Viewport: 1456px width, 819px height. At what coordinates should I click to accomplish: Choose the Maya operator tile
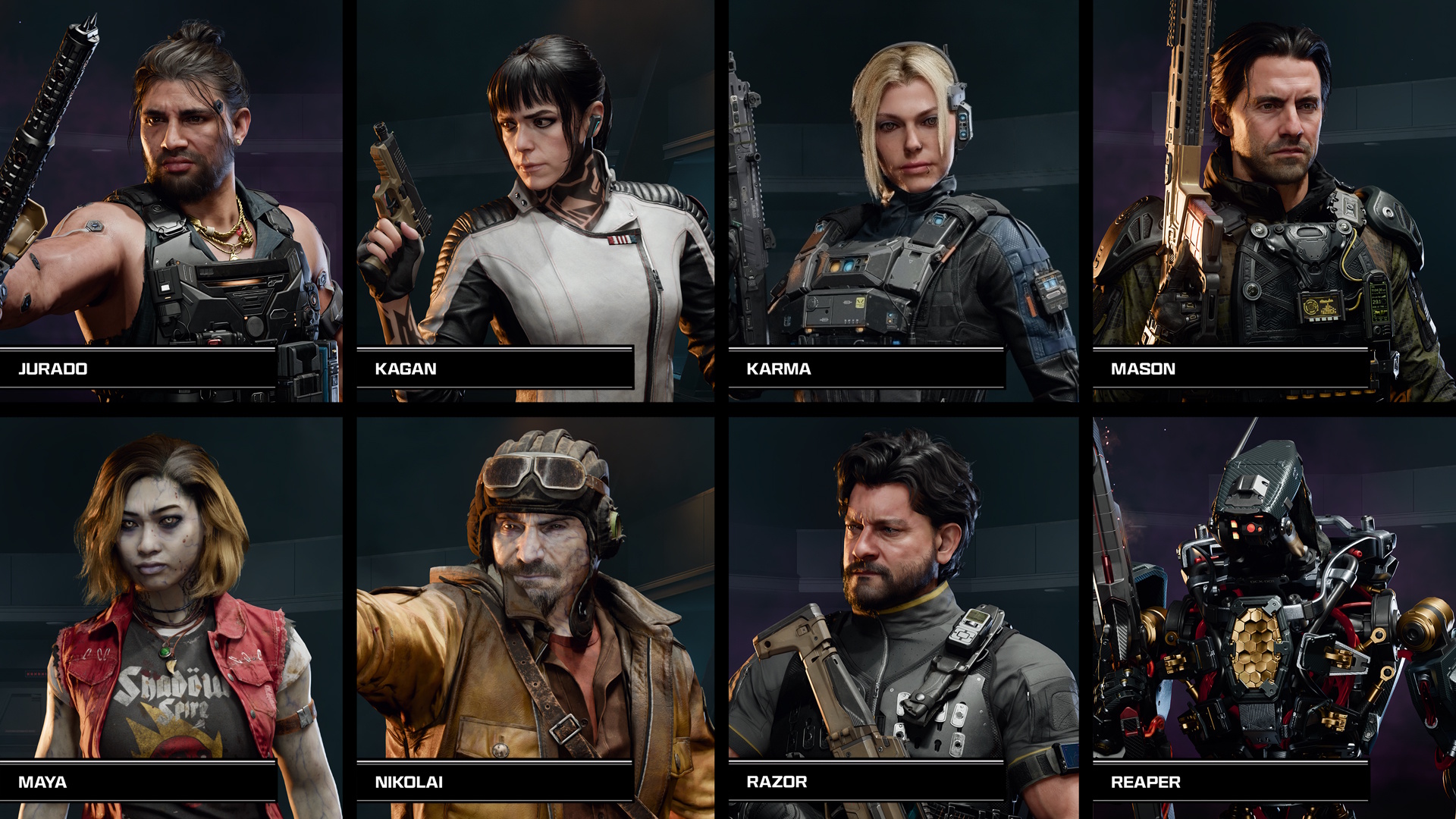click(x=171, y=614)
